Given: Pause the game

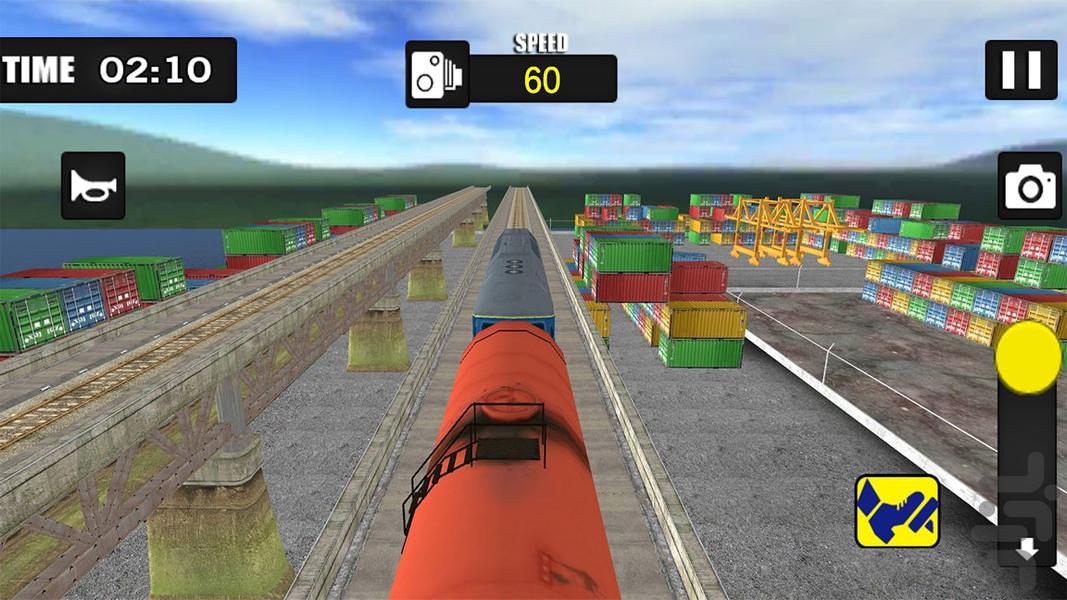Looking at the screenshot, I should 1021,70.
